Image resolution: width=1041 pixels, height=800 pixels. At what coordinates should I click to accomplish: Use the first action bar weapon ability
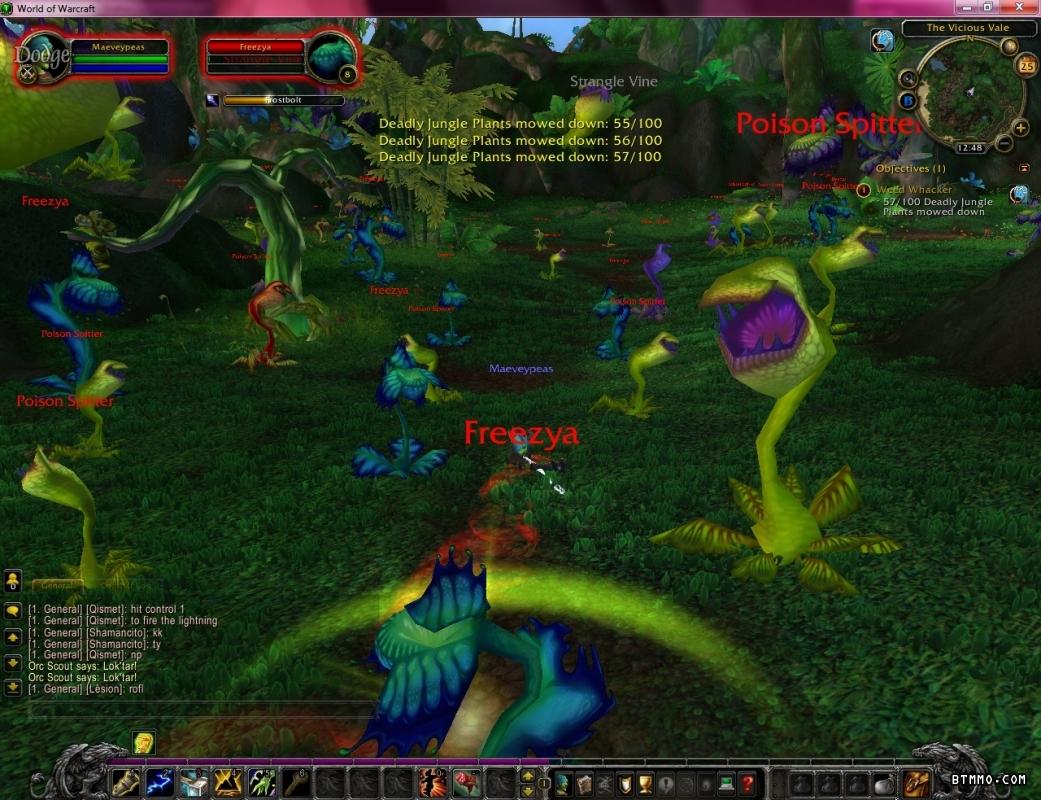pyautogui.click(x=125, y=781)
